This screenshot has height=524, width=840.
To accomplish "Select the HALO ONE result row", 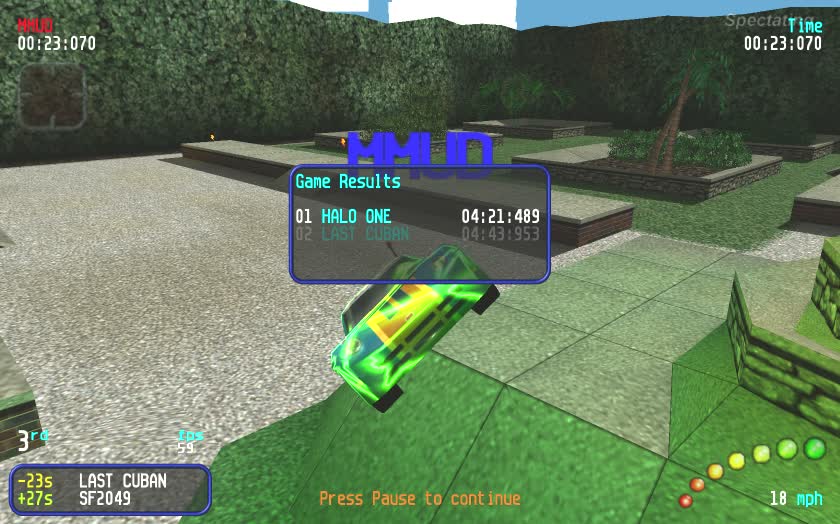I will pos(417,217).
